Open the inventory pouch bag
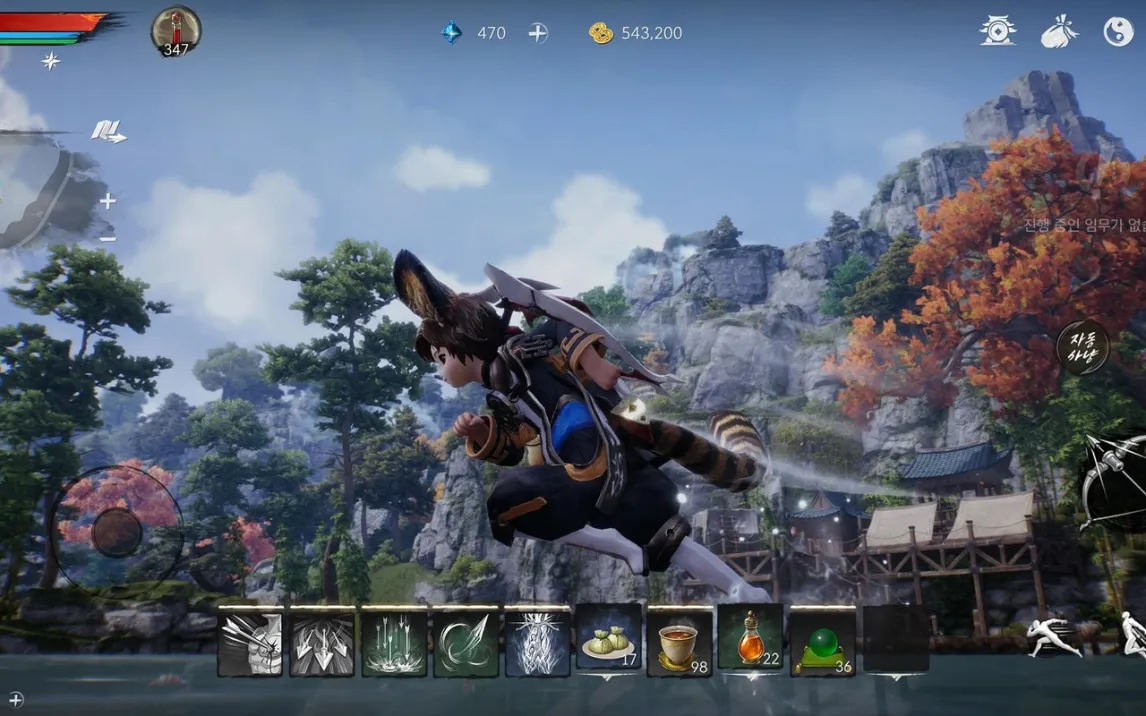1146x716 pixels. point(1059,32)
